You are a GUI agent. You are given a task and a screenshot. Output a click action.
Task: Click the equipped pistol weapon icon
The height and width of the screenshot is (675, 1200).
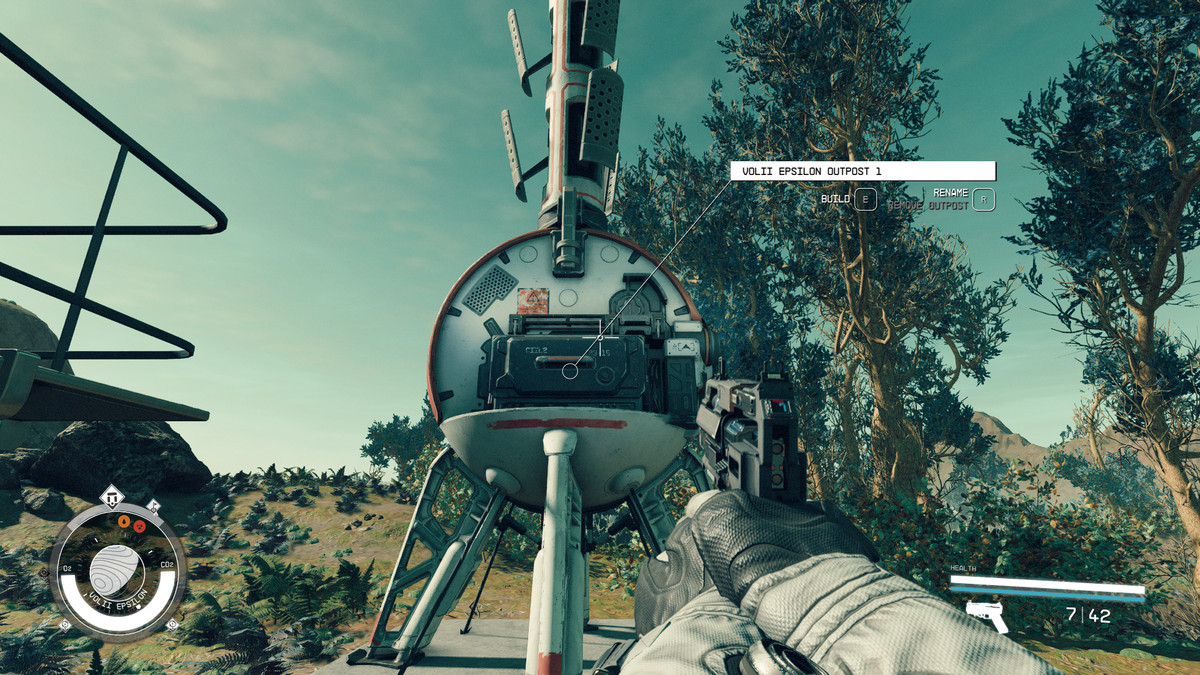(x=987, y=615)
